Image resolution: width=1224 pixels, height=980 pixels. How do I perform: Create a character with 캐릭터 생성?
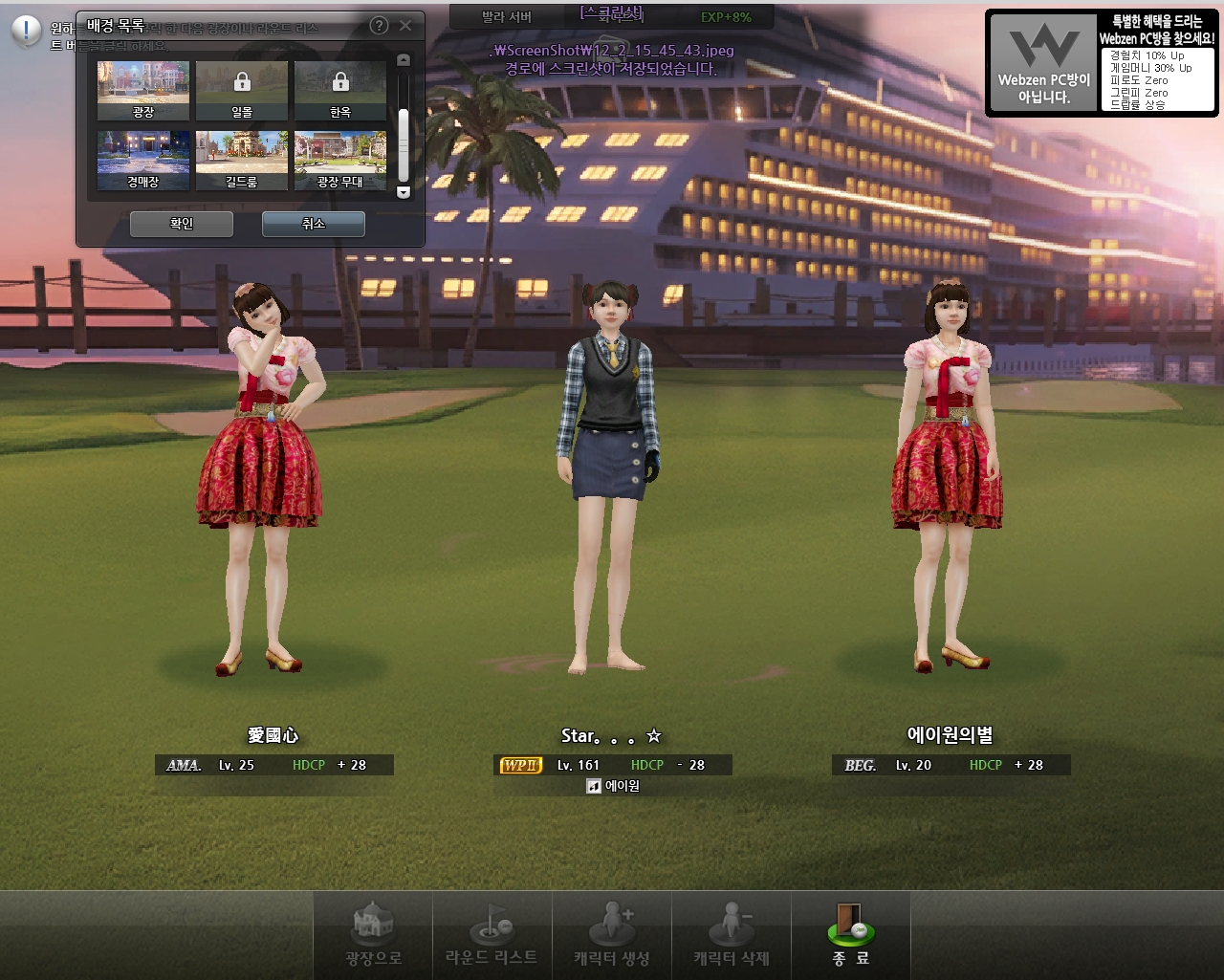(x=612, y=935)
